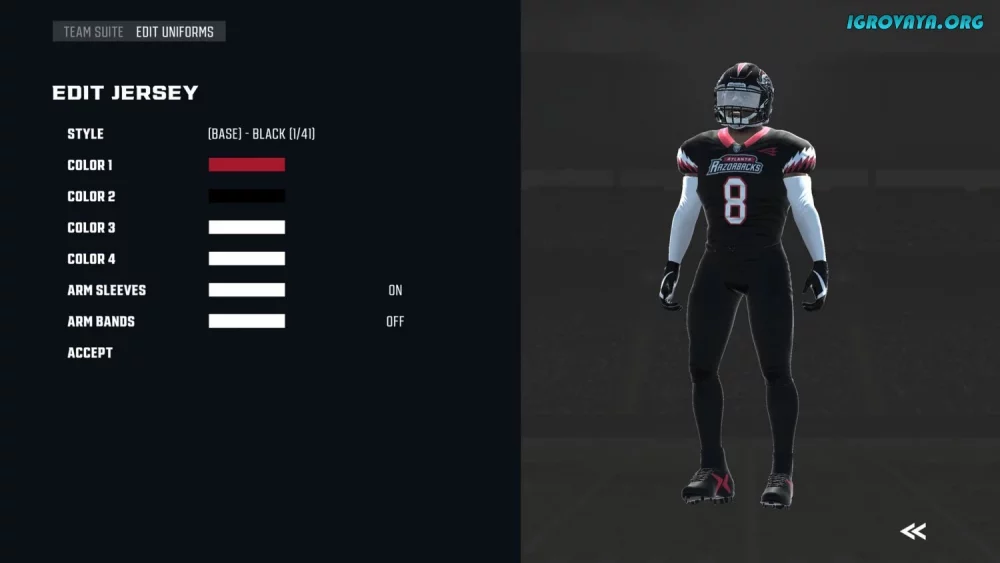The height and width of the screenshot is (563, 1000).
Task: Change the jersey Style option
Action: tap(261, 134)
